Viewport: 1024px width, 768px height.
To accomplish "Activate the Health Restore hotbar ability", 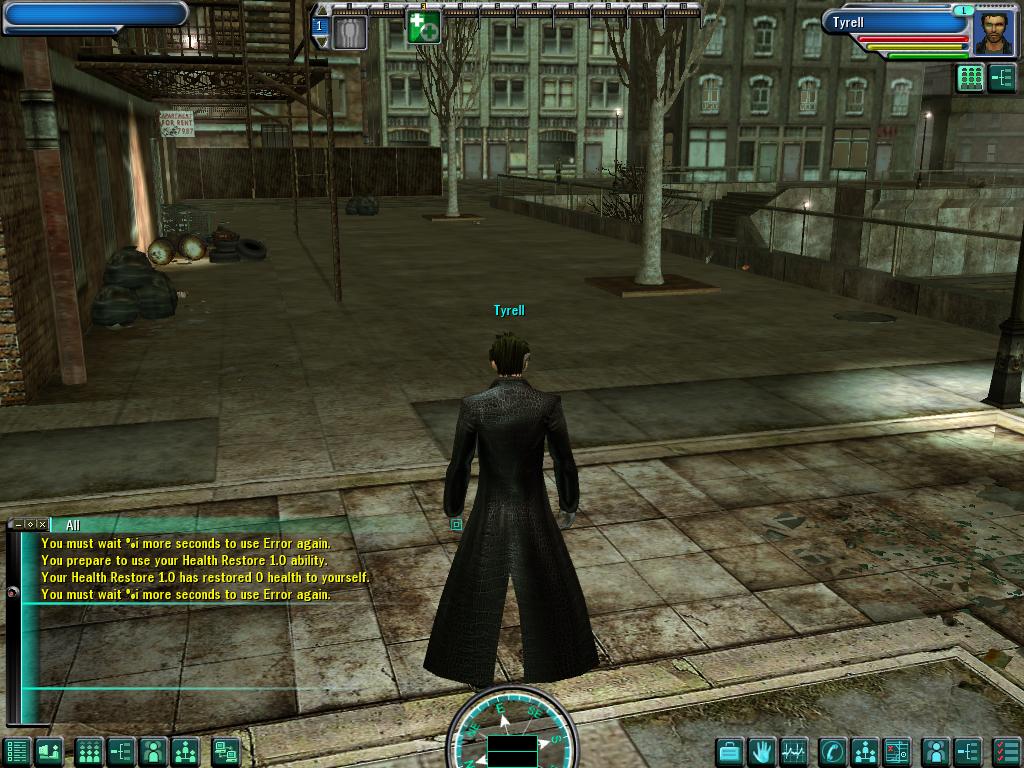I will [x=424, y=27].
